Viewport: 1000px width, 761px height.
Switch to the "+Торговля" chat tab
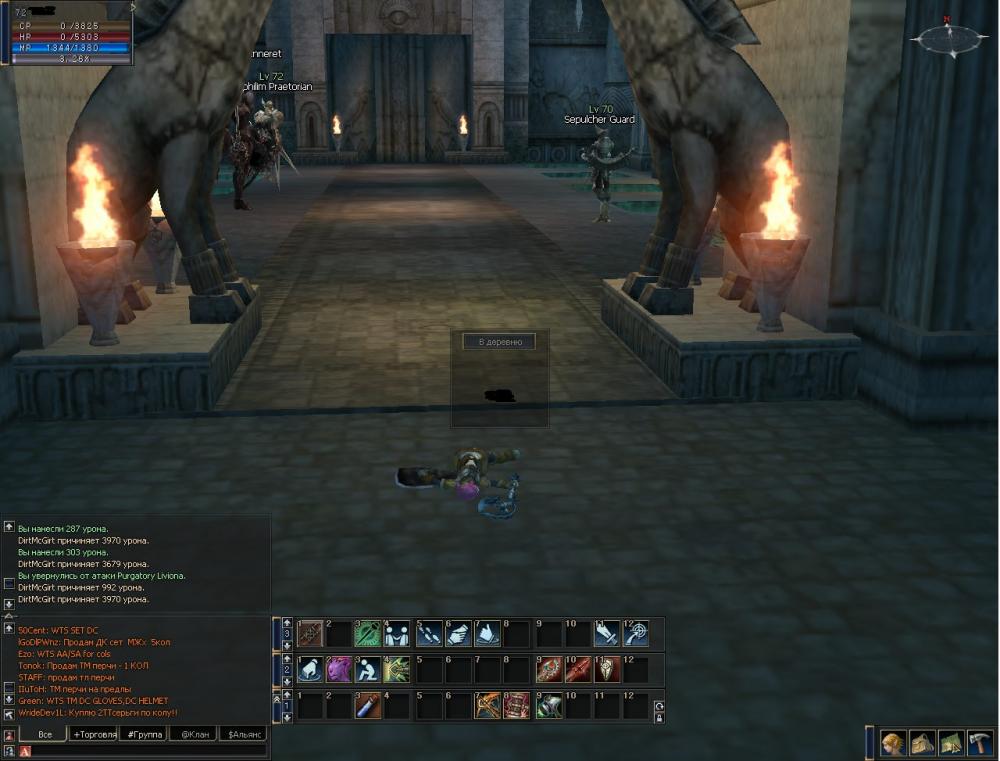(x=93, y=734)
